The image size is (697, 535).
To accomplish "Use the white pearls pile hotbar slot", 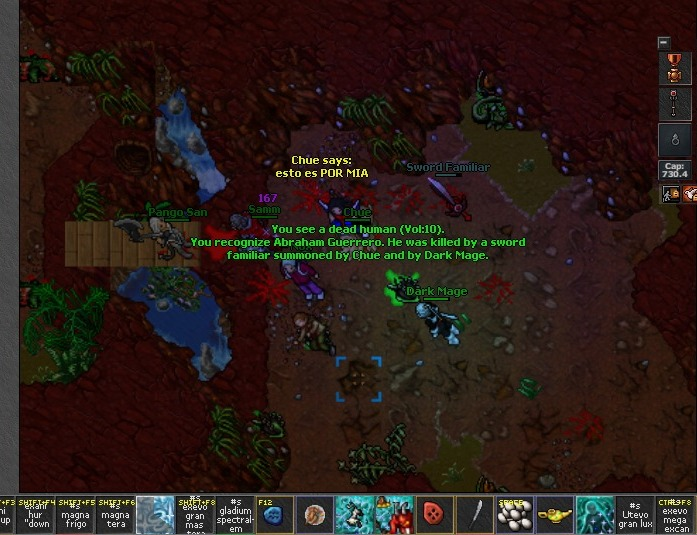I will (x=515, y=514).
